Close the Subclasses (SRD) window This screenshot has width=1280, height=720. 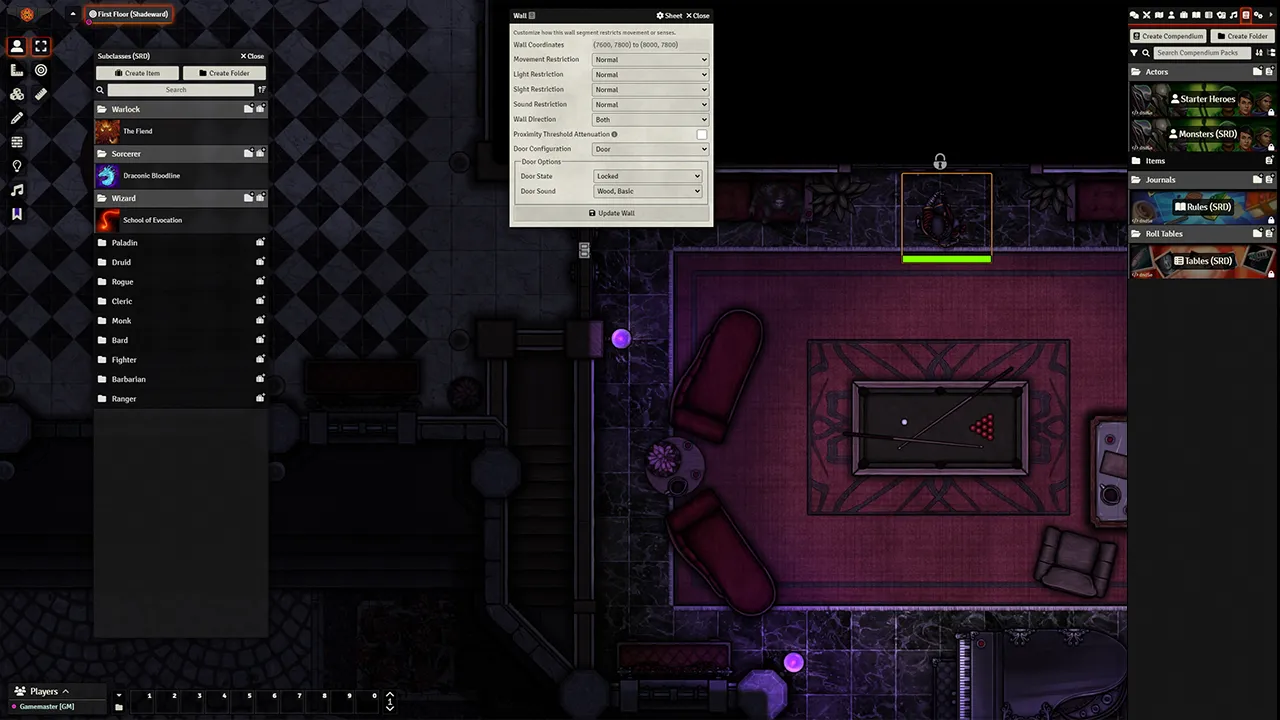pos(252,56)
